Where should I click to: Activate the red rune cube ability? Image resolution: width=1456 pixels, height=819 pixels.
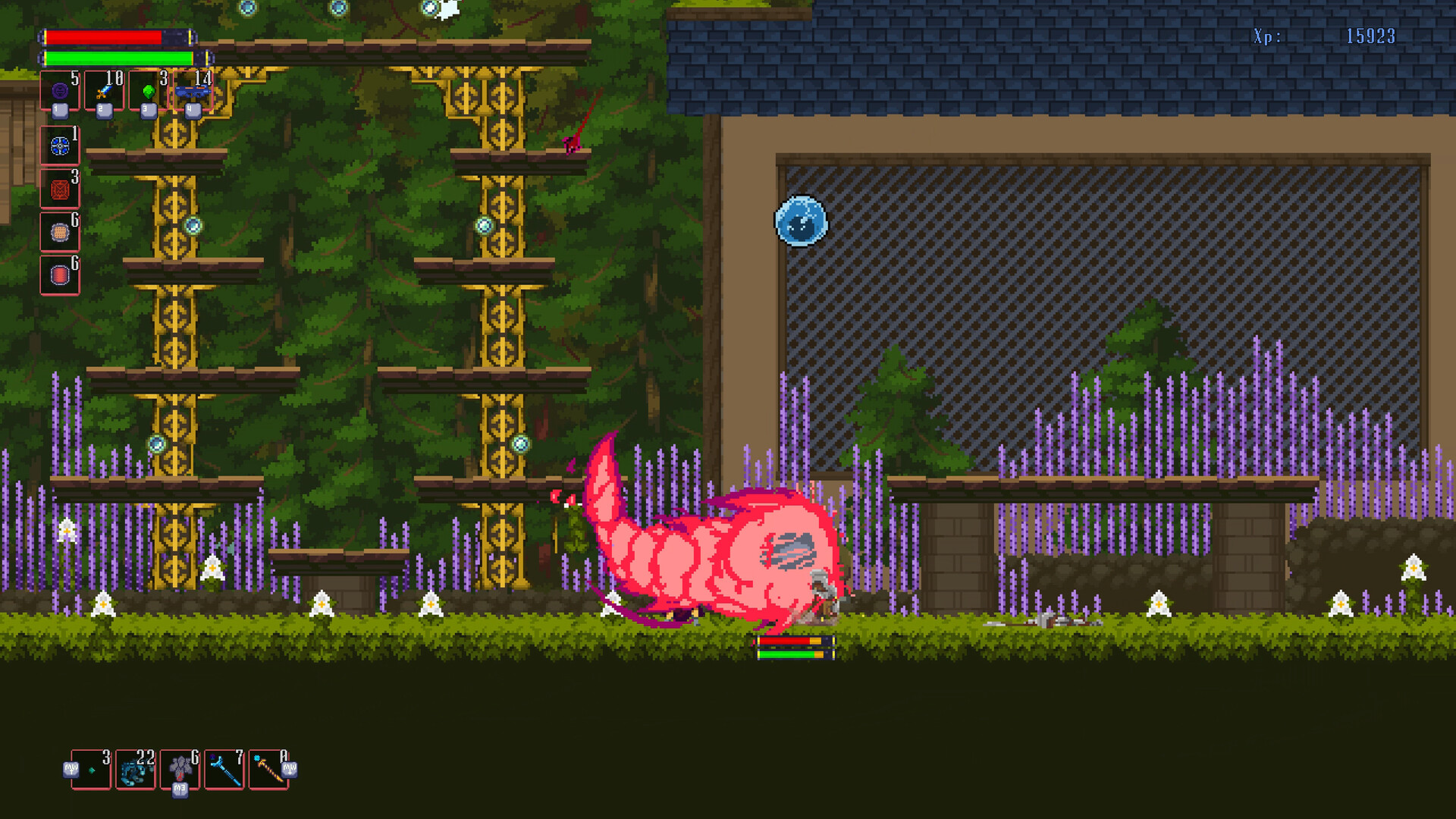click(60, 190)
